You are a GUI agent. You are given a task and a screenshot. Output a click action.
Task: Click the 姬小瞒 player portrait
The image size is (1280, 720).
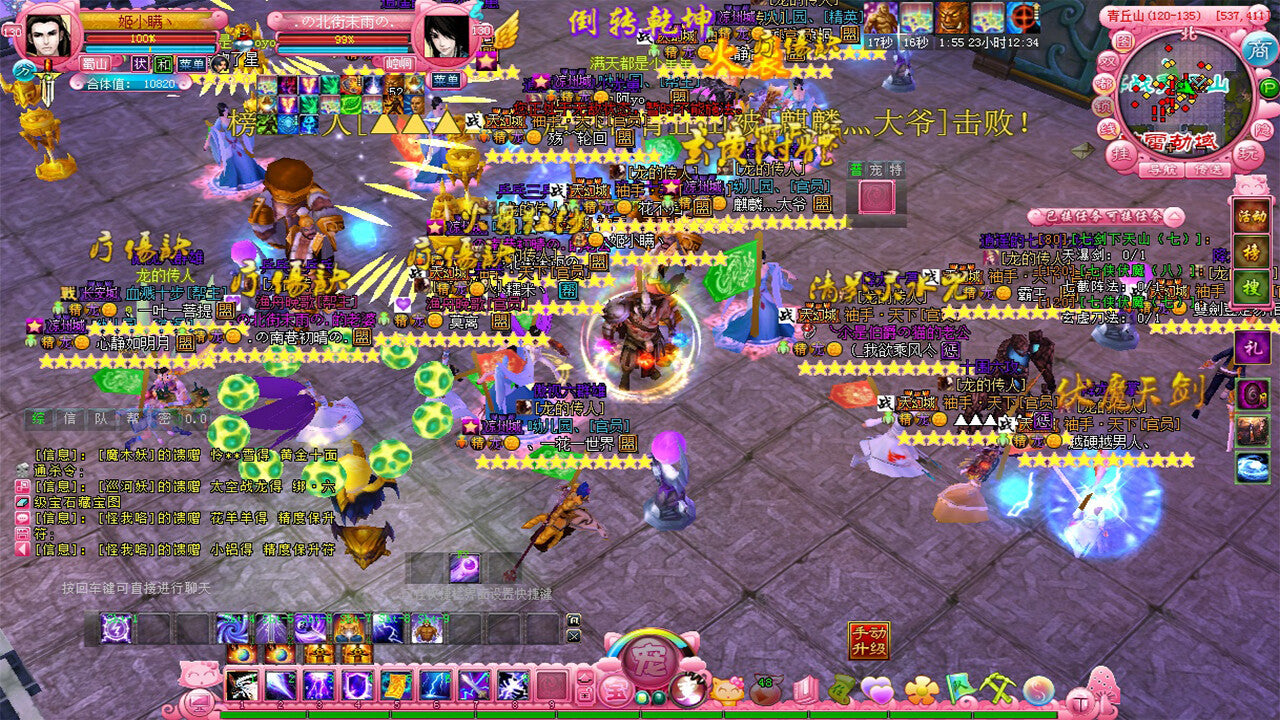point(50,36)
